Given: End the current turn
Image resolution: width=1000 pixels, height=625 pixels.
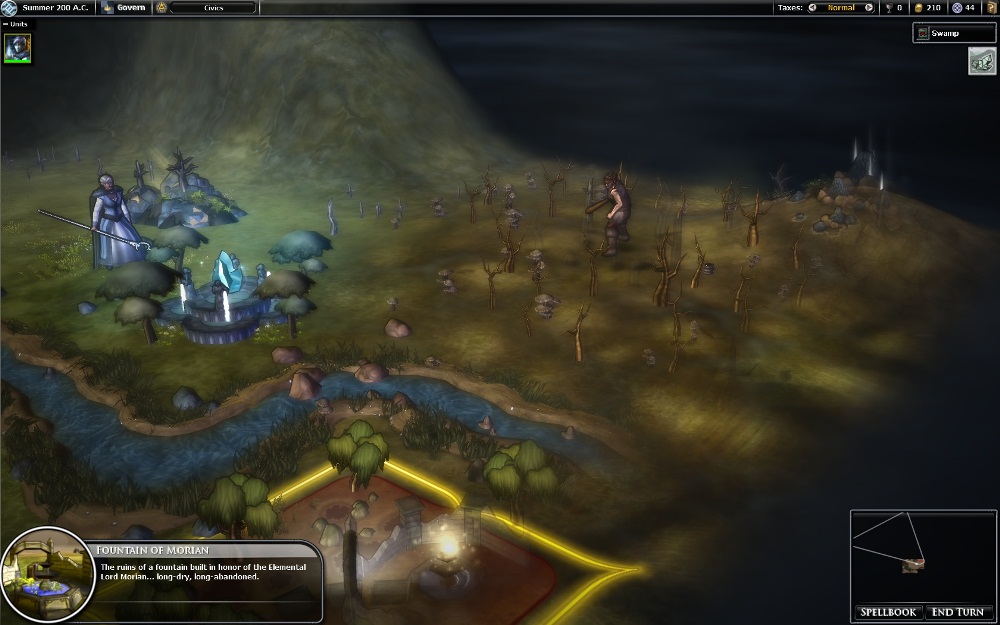Looking at the screenshot, I should point(957,612).
